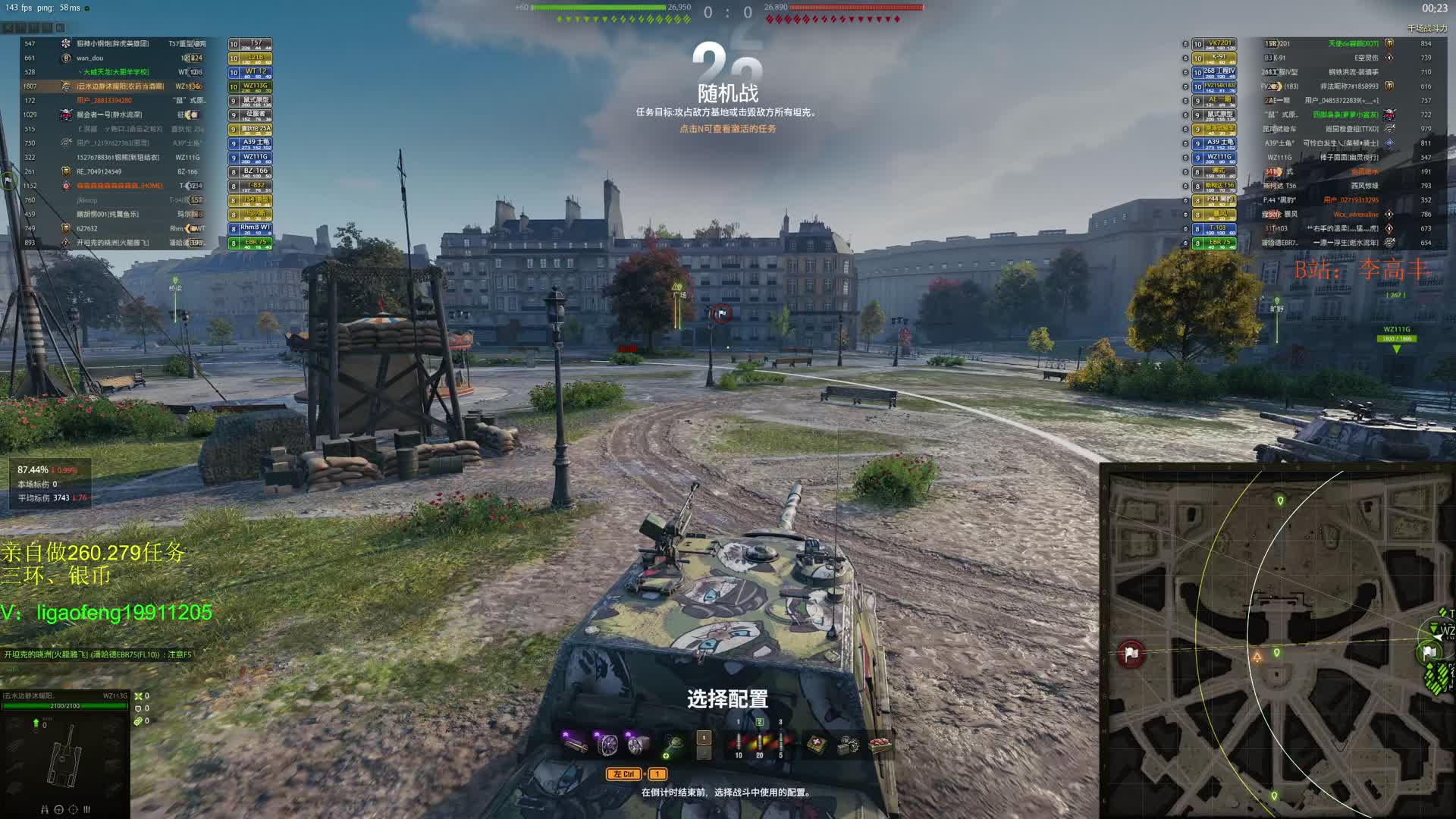Click the enemy VK7201 vehicle tag
Screen dimensions: 1456x819
[x=1219, y=44]
